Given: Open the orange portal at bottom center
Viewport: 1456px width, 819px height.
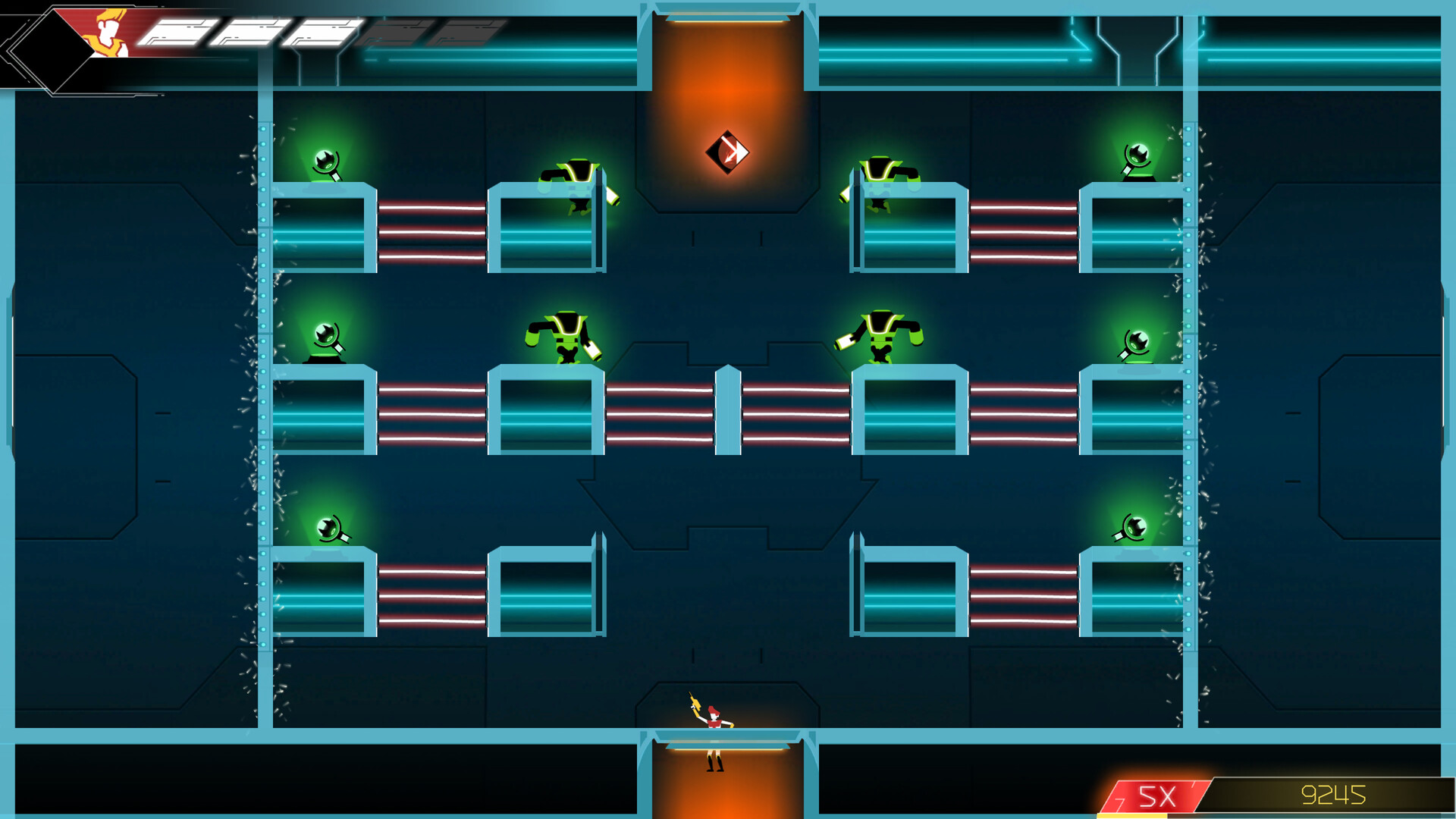Looking at the screenshot, I should point(730,781).
